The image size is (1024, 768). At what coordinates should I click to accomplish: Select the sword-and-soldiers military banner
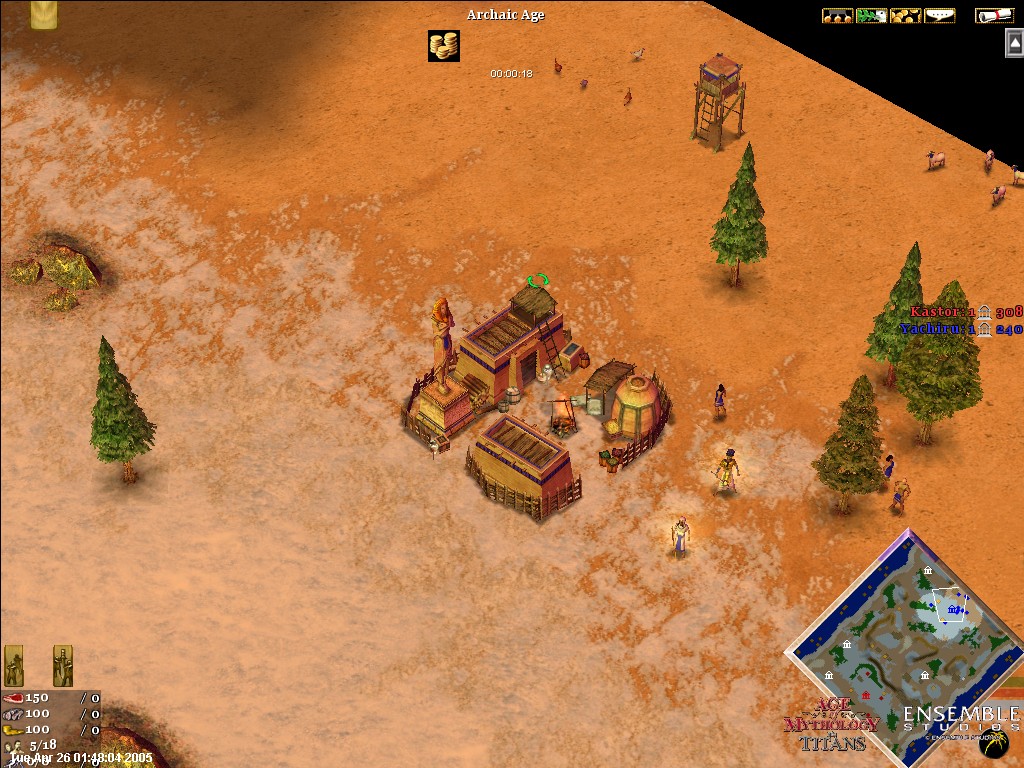pyautogui.click(x=63, y=665)
